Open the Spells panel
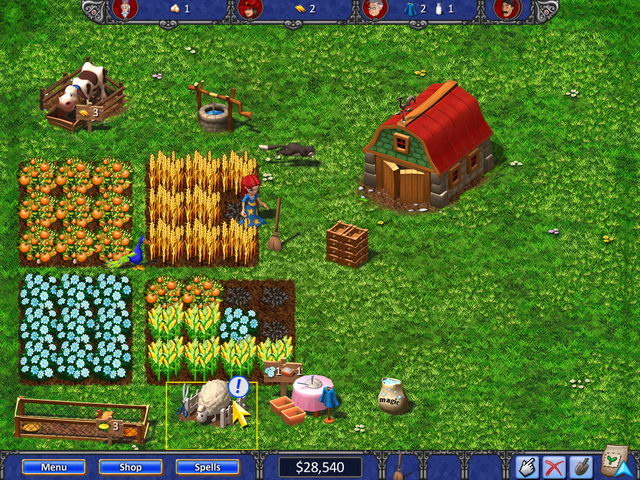 pos(207,467)
